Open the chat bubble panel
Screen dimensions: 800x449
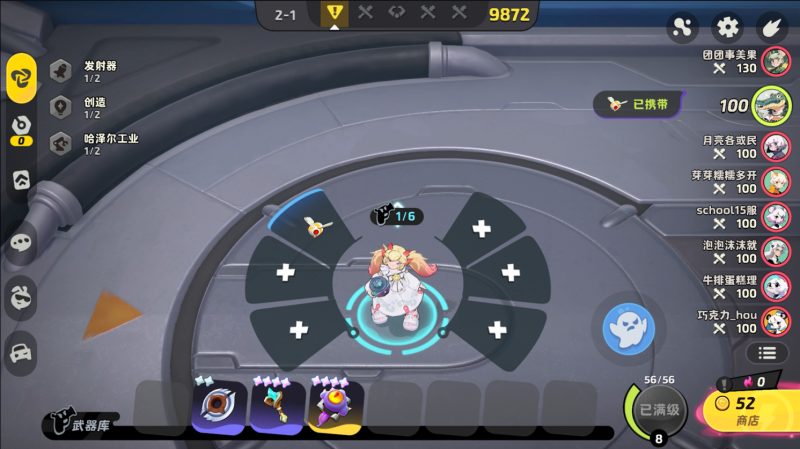point(21,242)
